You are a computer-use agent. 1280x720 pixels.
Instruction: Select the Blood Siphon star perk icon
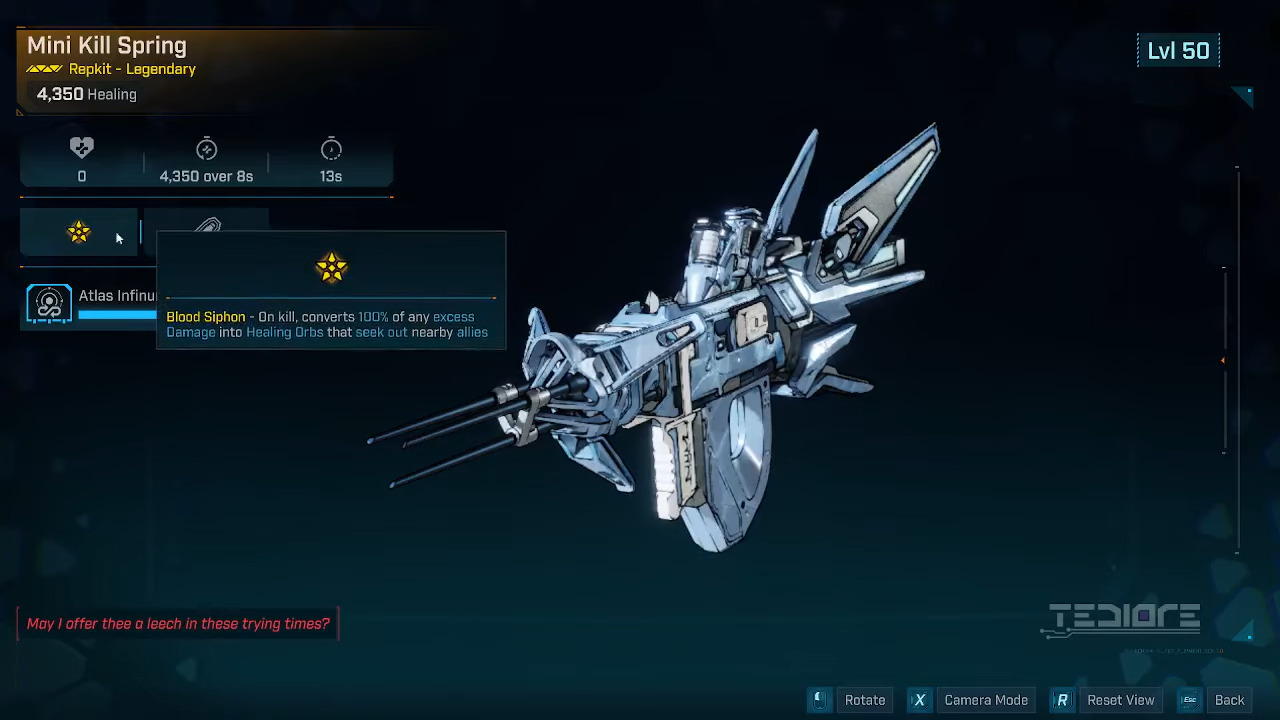(79, 233)
